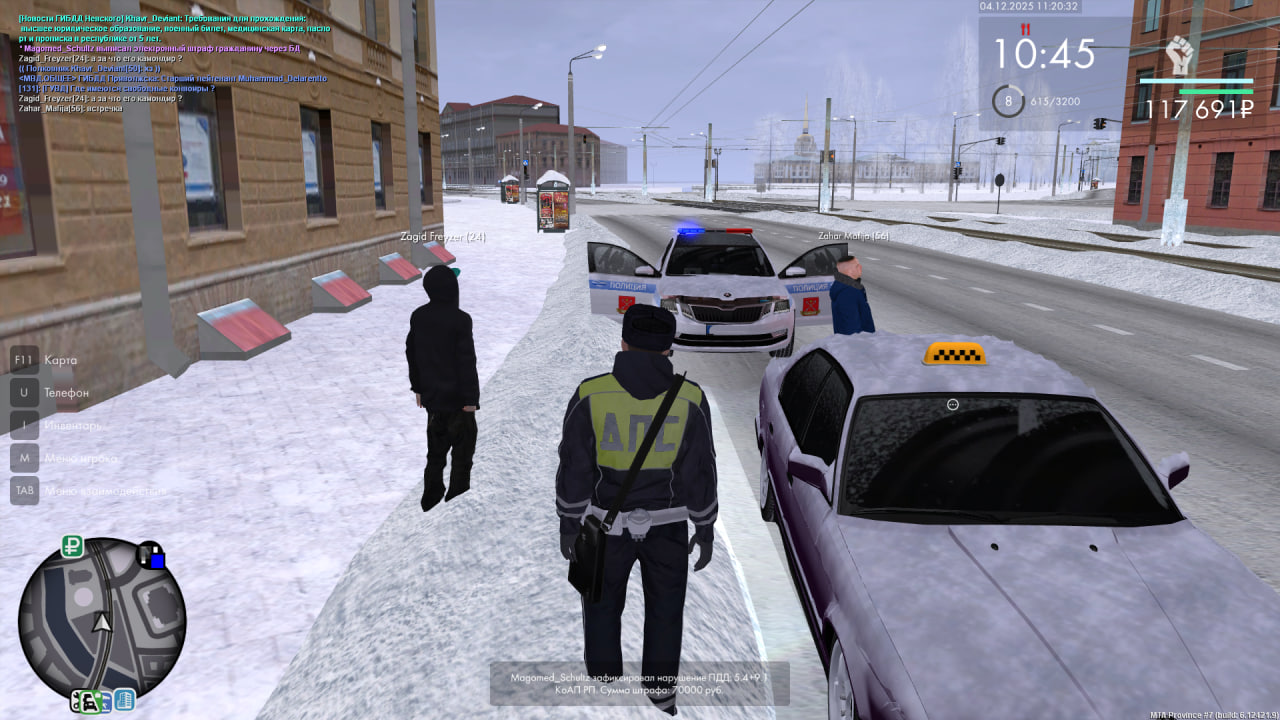
Task: Click the circular minimap
Action: click(x=101, y=622)
